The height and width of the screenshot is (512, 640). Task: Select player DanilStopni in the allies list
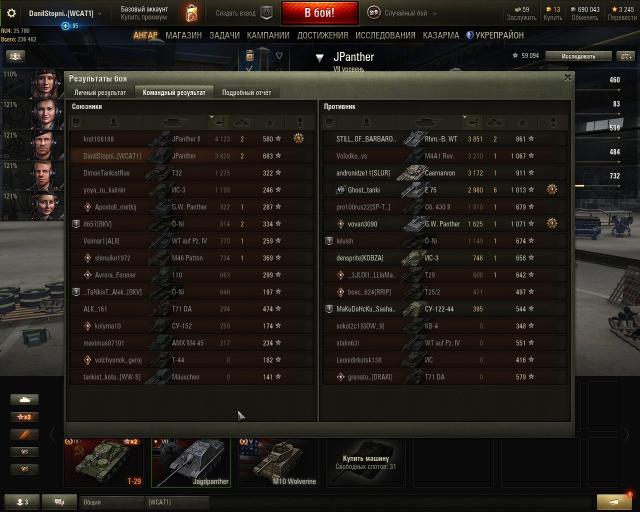[110, 156]
